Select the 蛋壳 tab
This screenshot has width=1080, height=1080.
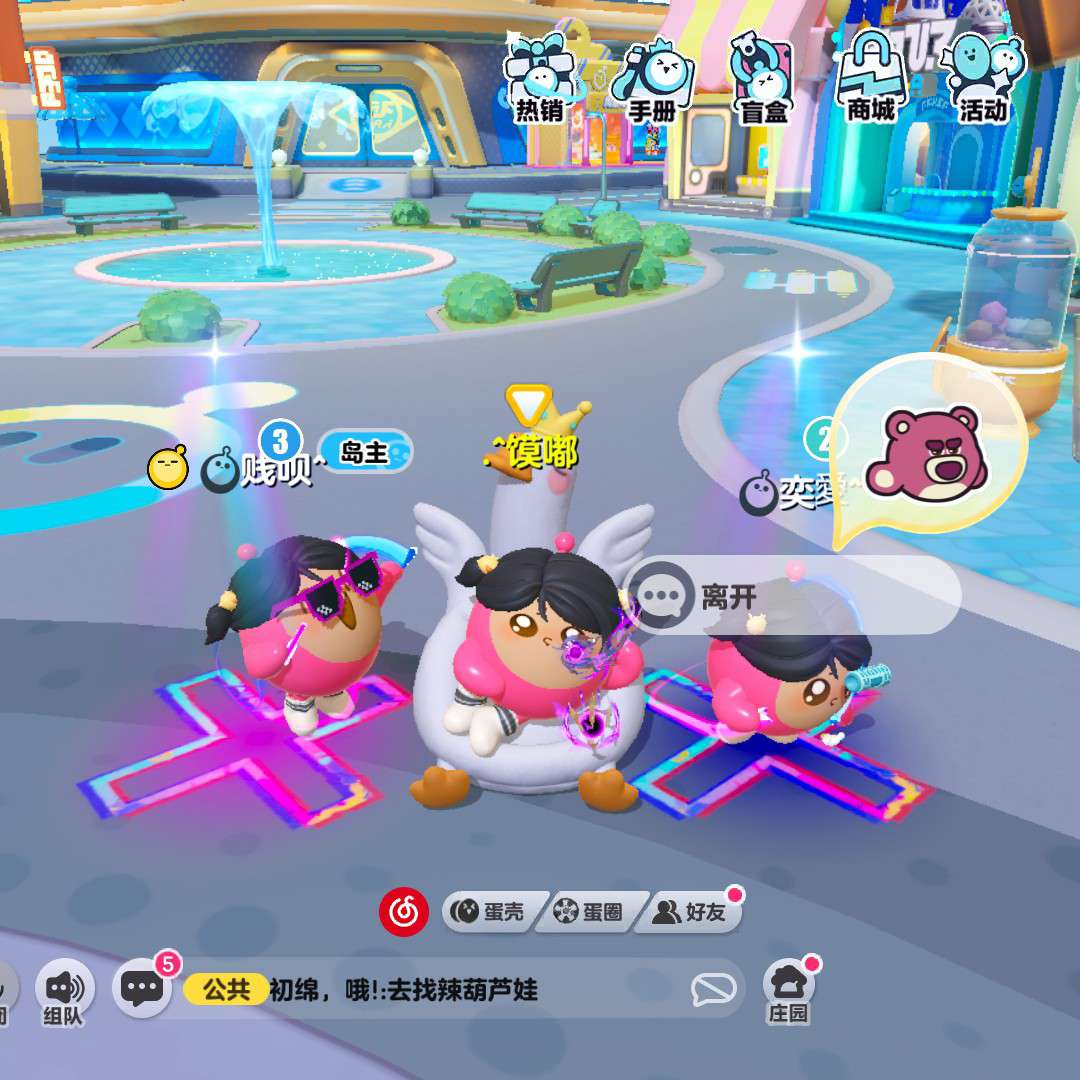[490, 911]
